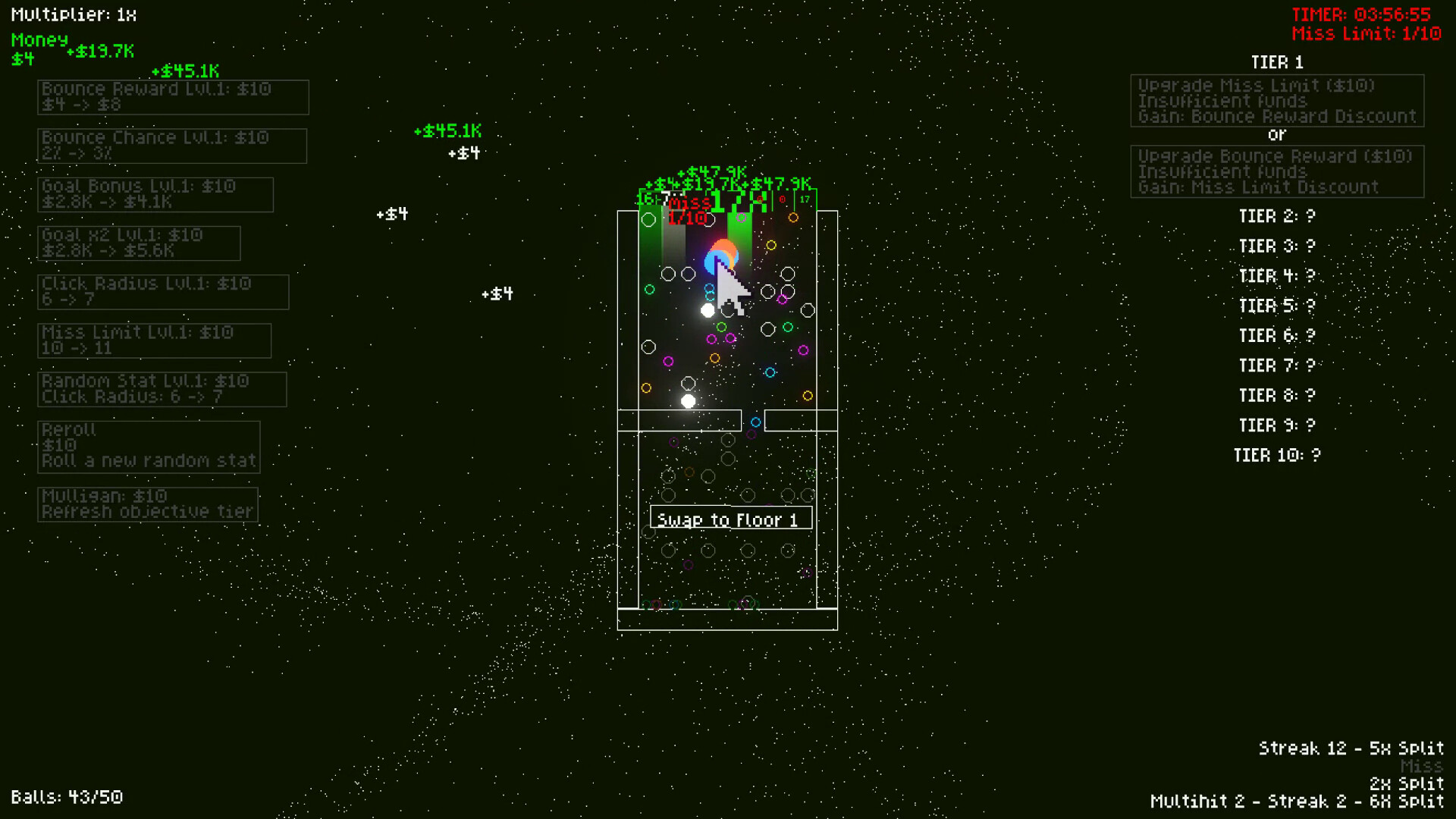The image size is (1456, 819).
Task: Click the white falling ball
Action: [708, 310]
